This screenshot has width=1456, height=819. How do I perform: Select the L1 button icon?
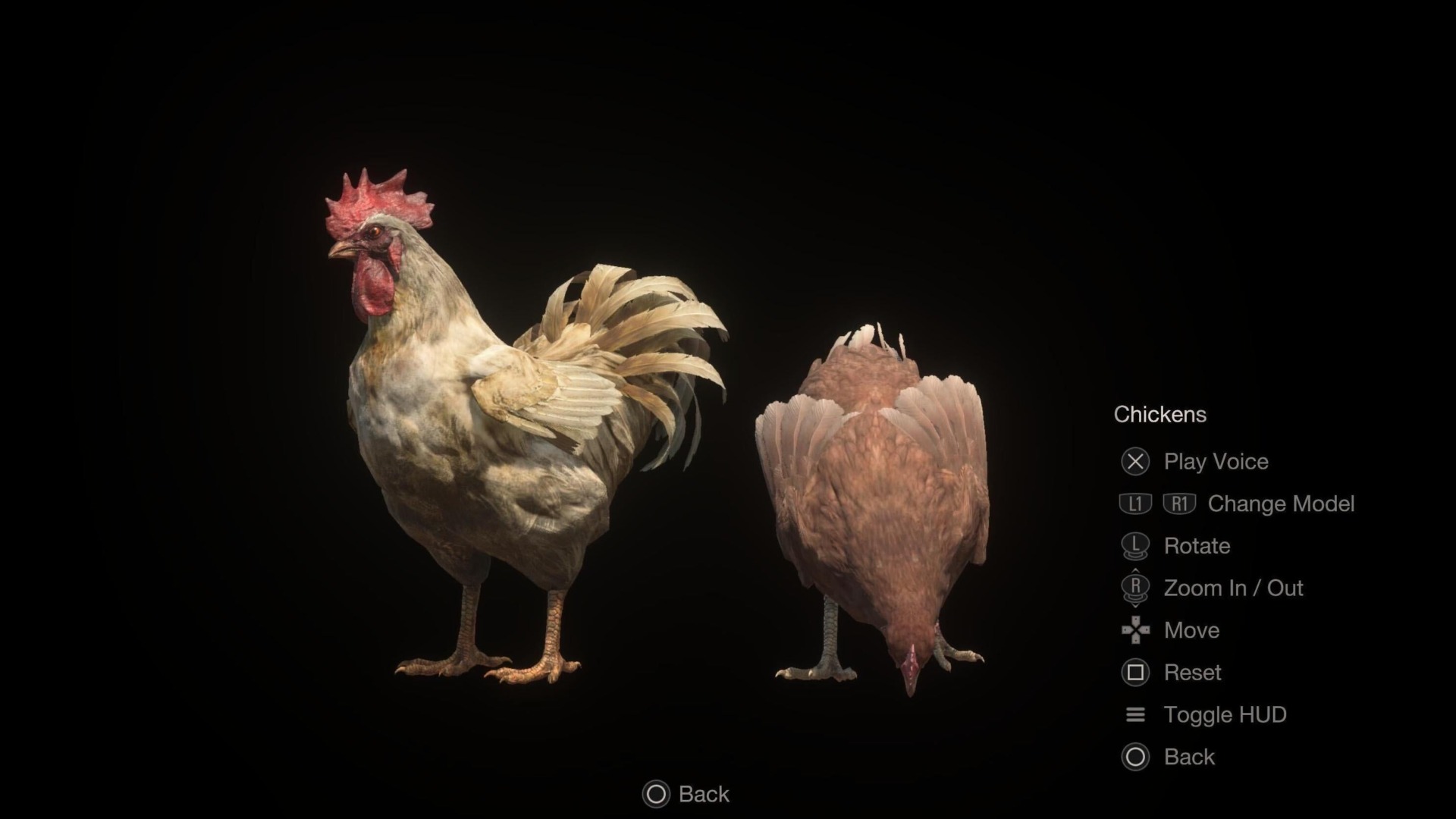click(x=1135, y=504)
